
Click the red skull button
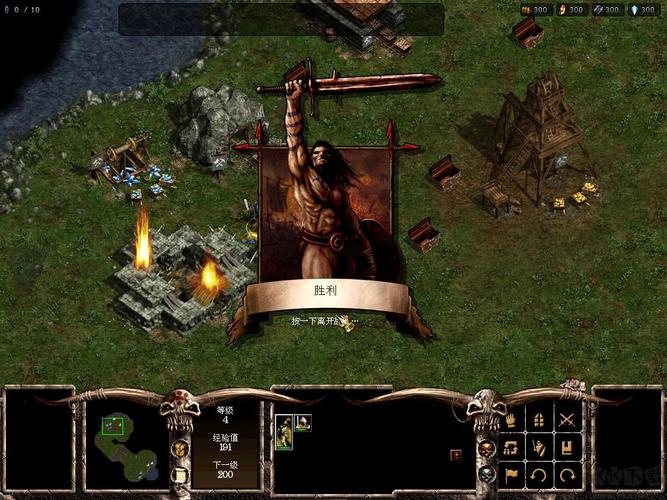(x=487, y=447)
